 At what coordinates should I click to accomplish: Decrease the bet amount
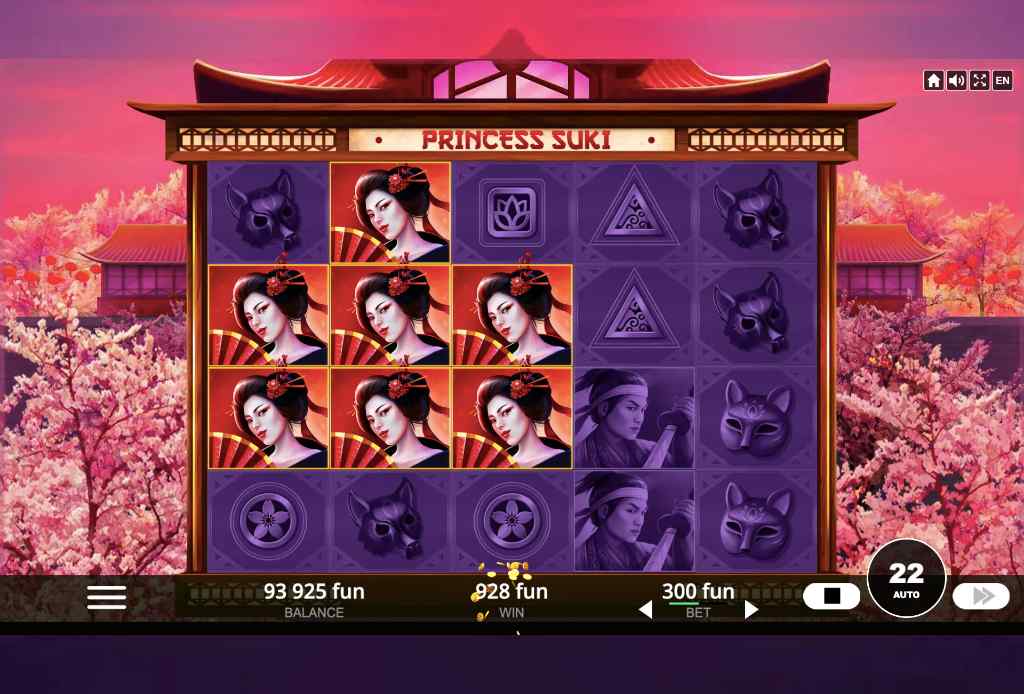point(646,609)
